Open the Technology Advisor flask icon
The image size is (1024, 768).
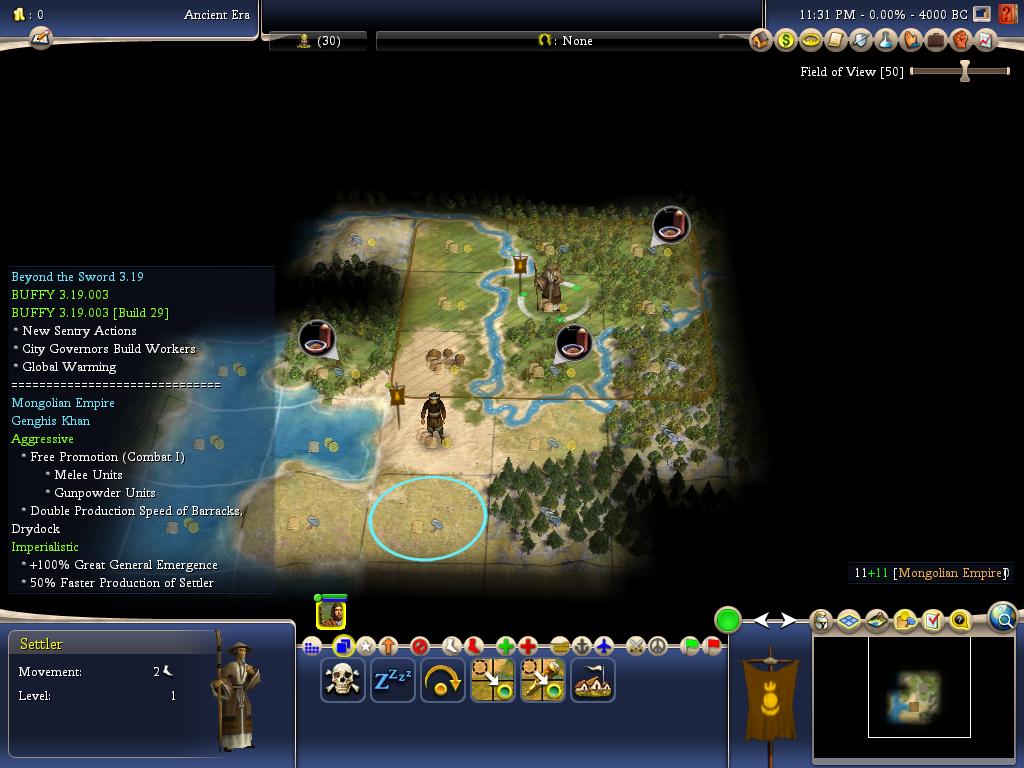click(886, 41)
